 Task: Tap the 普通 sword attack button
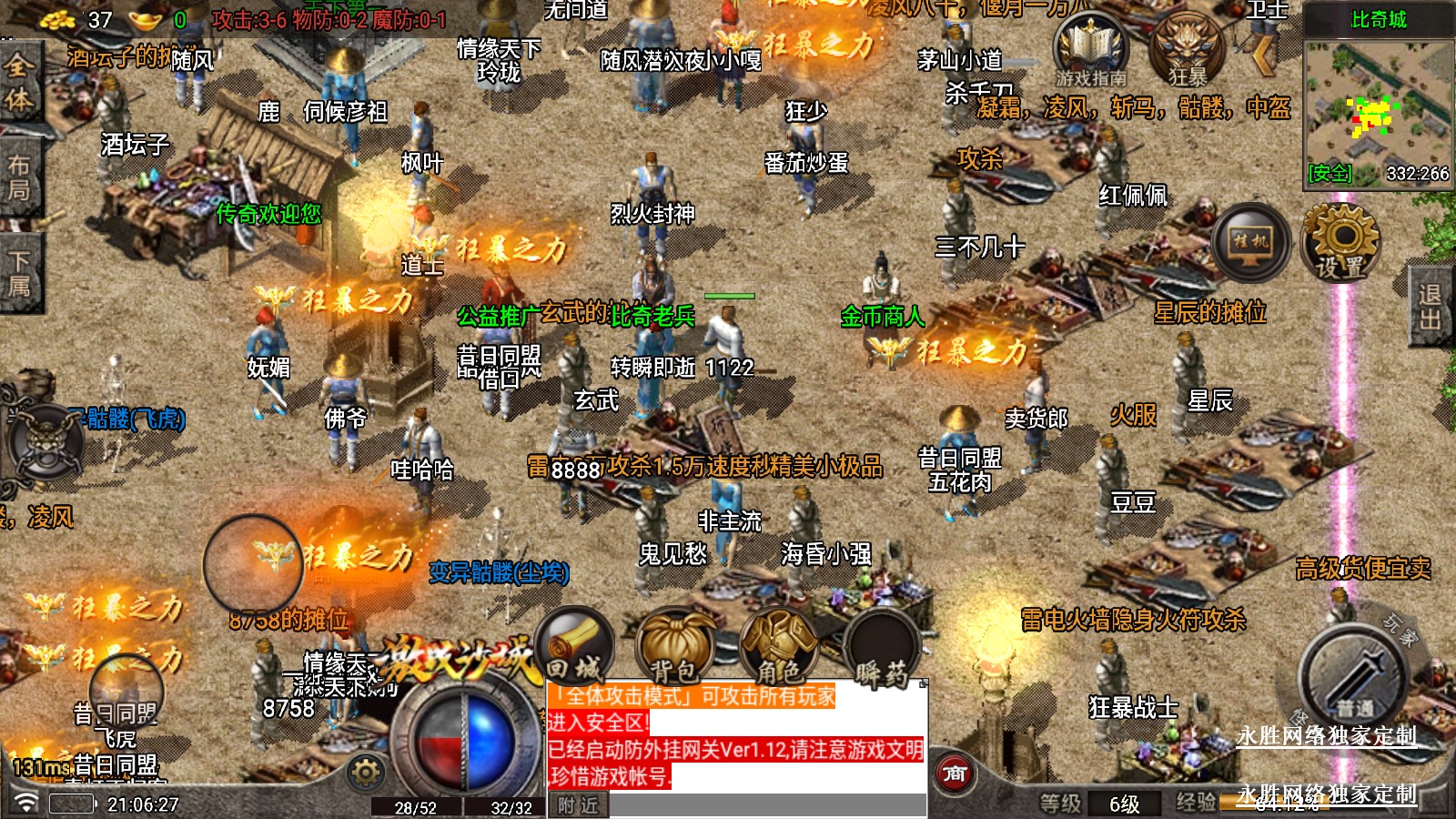[x=1355, y=678]
